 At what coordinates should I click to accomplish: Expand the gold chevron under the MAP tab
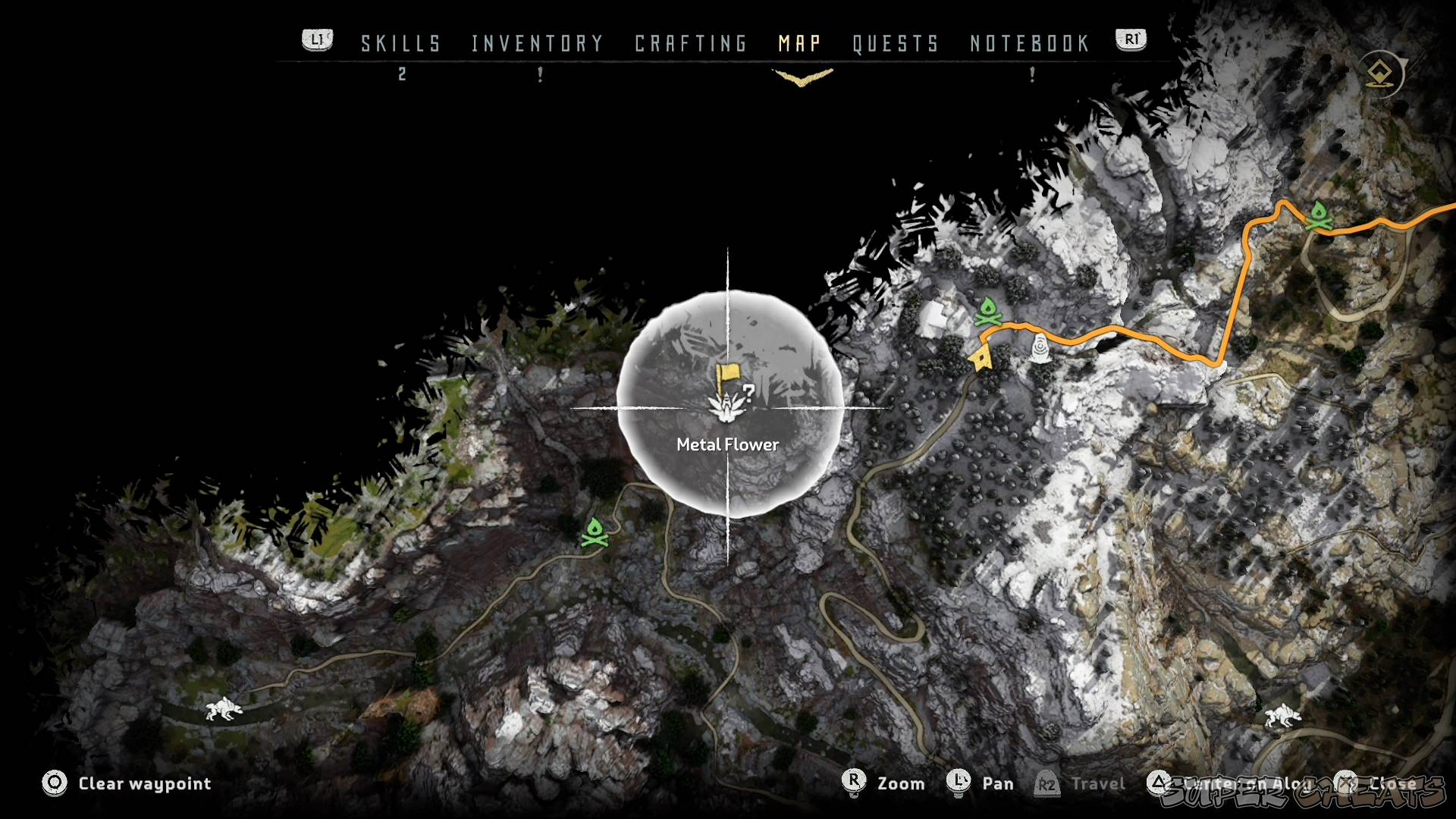coord(803,75)
